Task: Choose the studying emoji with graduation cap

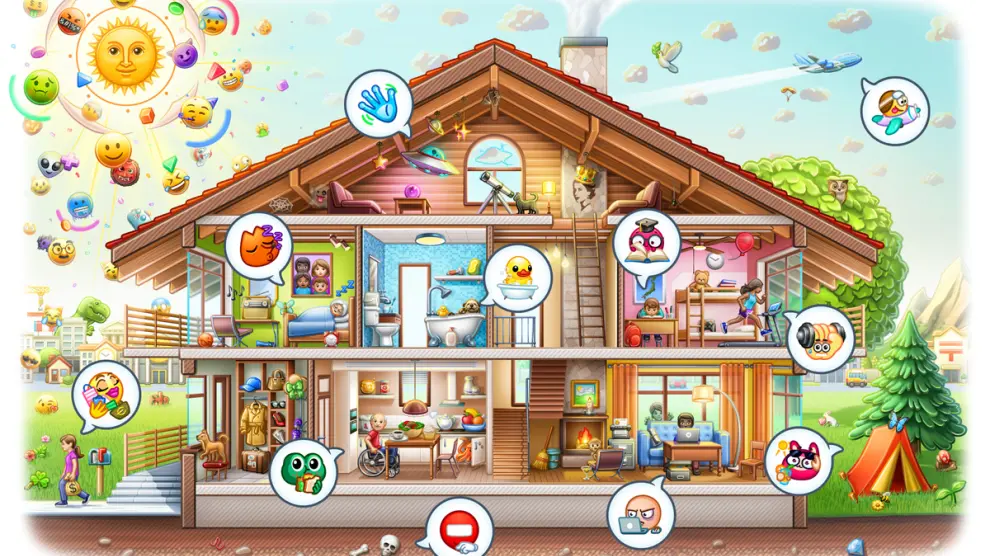Action: click(646, 242)
